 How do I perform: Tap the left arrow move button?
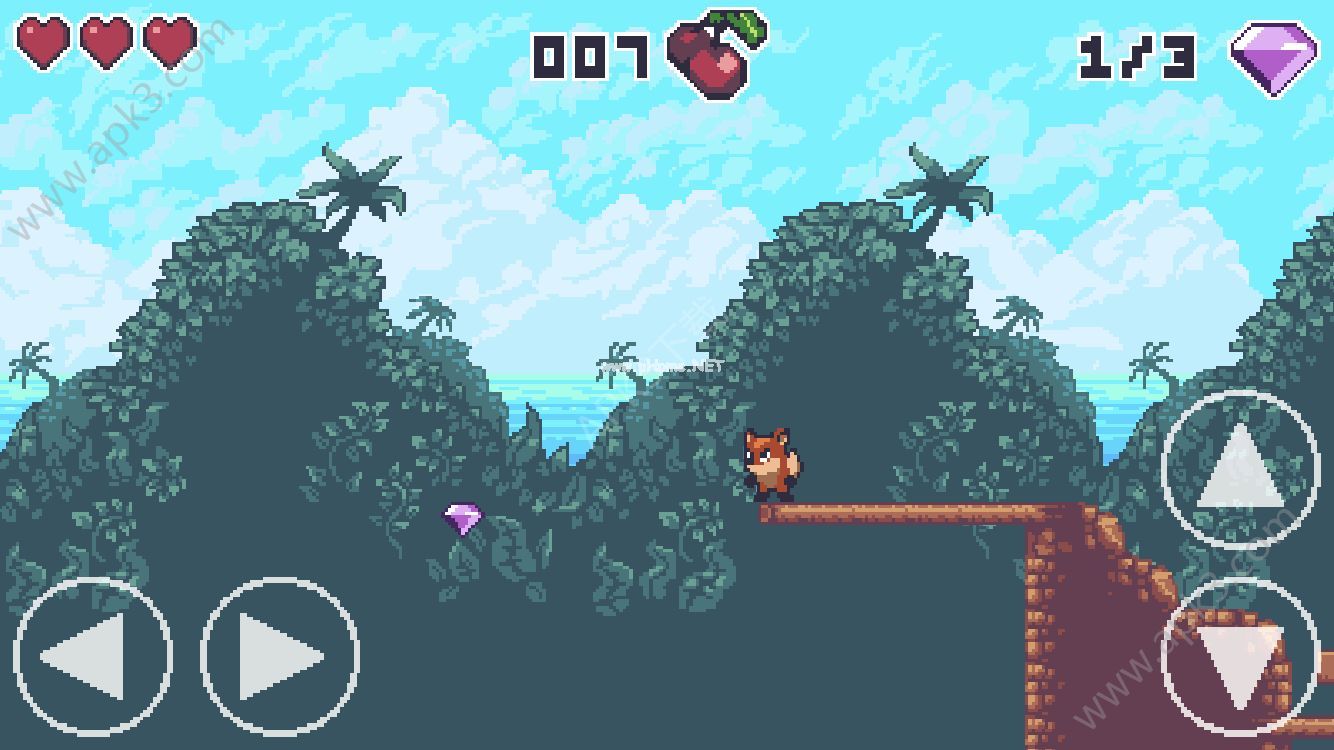point(92,657)
